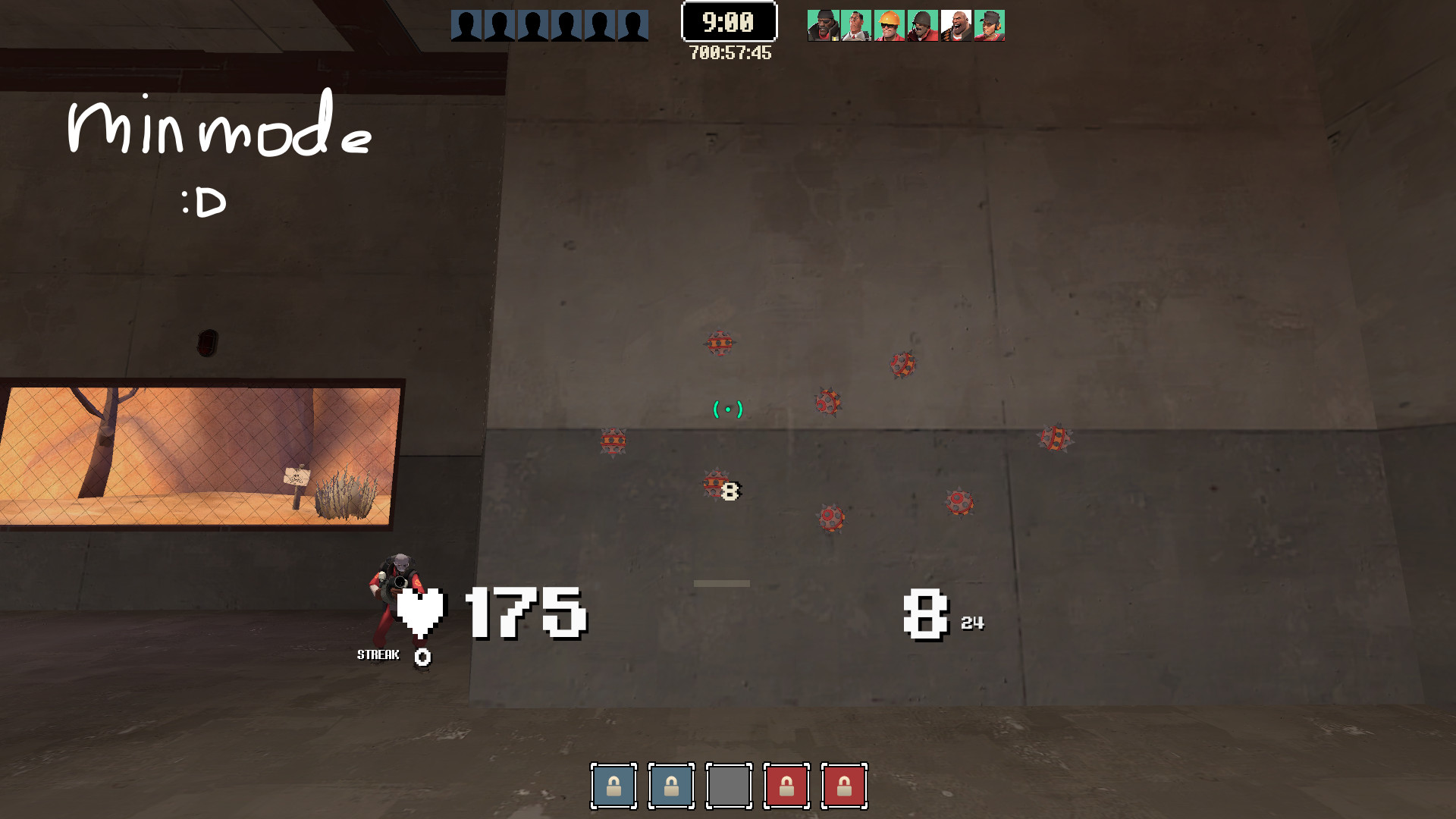Click the second blue locked control point
This screenshot has width=1456, height=819.
[x=672, y=786]
